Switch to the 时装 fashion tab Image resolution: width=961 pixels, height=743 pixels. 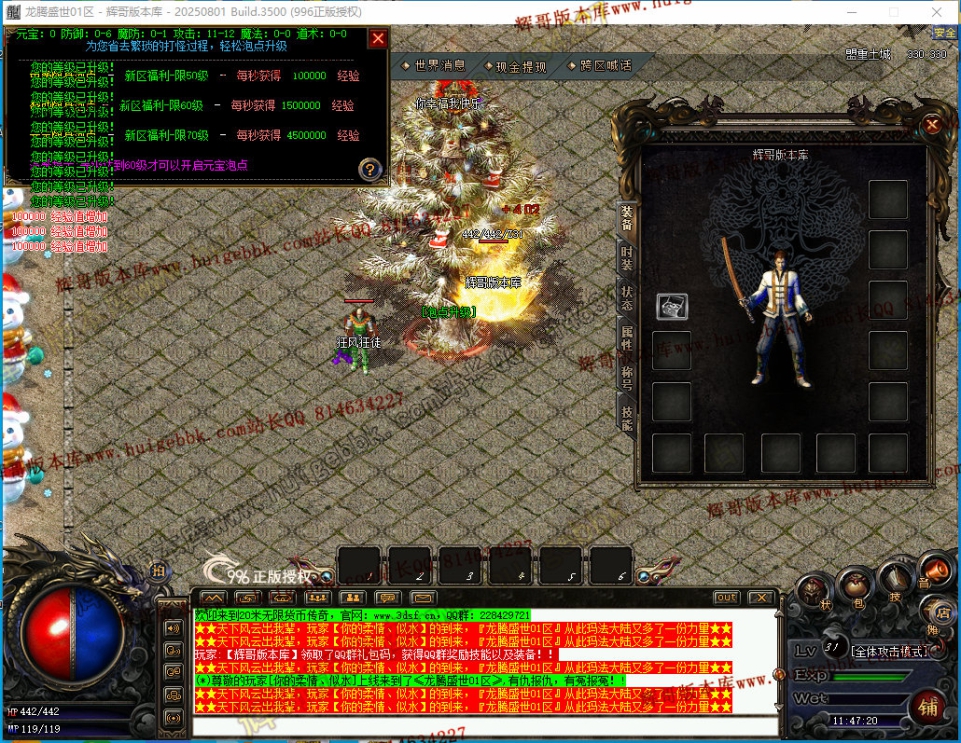coord(627,257)
